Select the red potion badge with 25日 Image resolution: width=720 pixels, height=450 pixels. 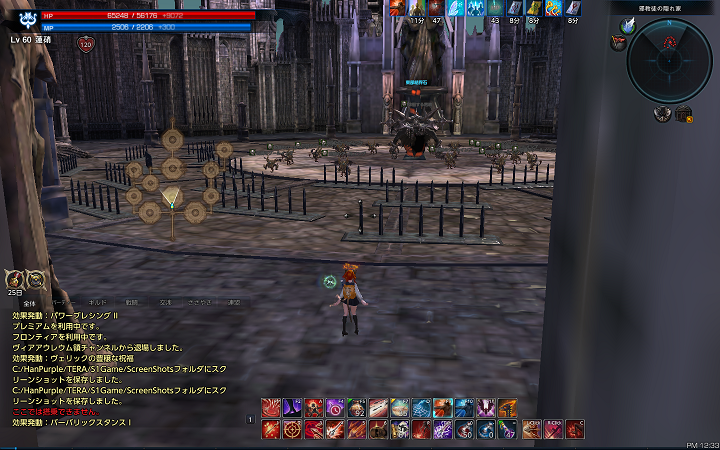coord(14,280)
